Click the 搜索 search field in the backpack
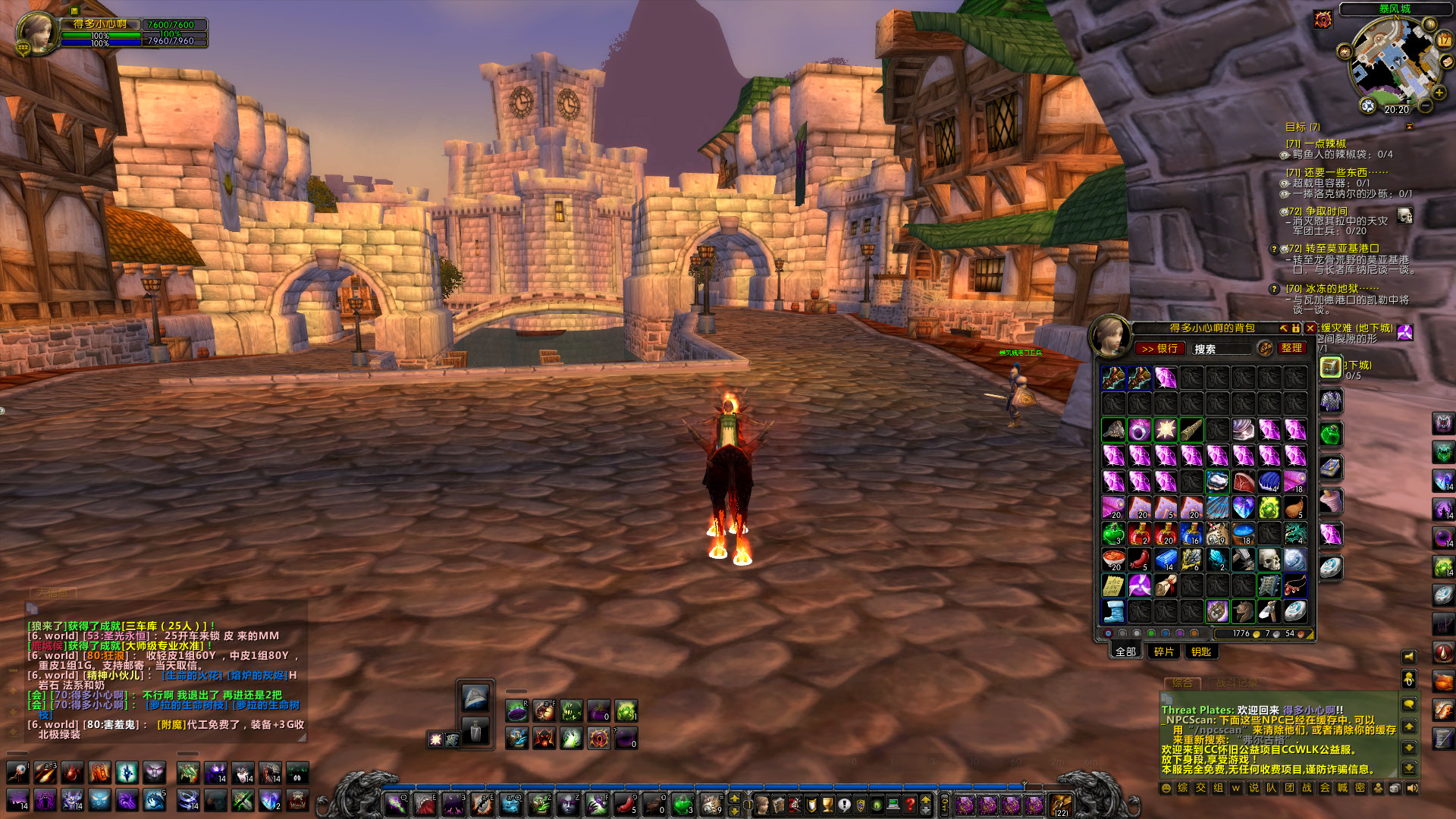The width and height of the screenshot is (1456, 819). [1223, 349]
